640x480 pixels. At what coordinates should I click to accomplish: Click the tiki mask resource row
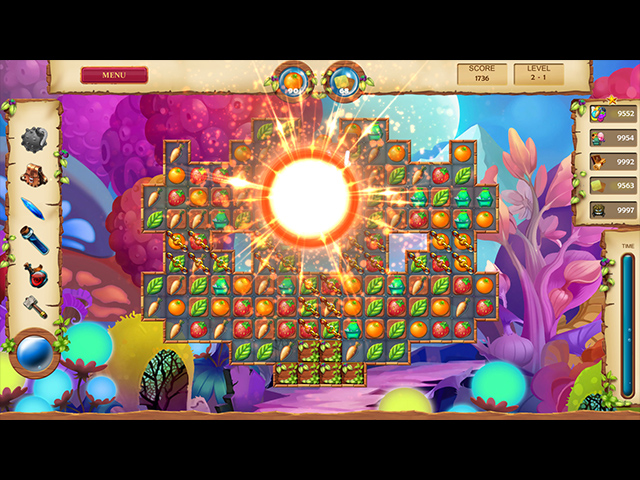(x=610, y=210)
